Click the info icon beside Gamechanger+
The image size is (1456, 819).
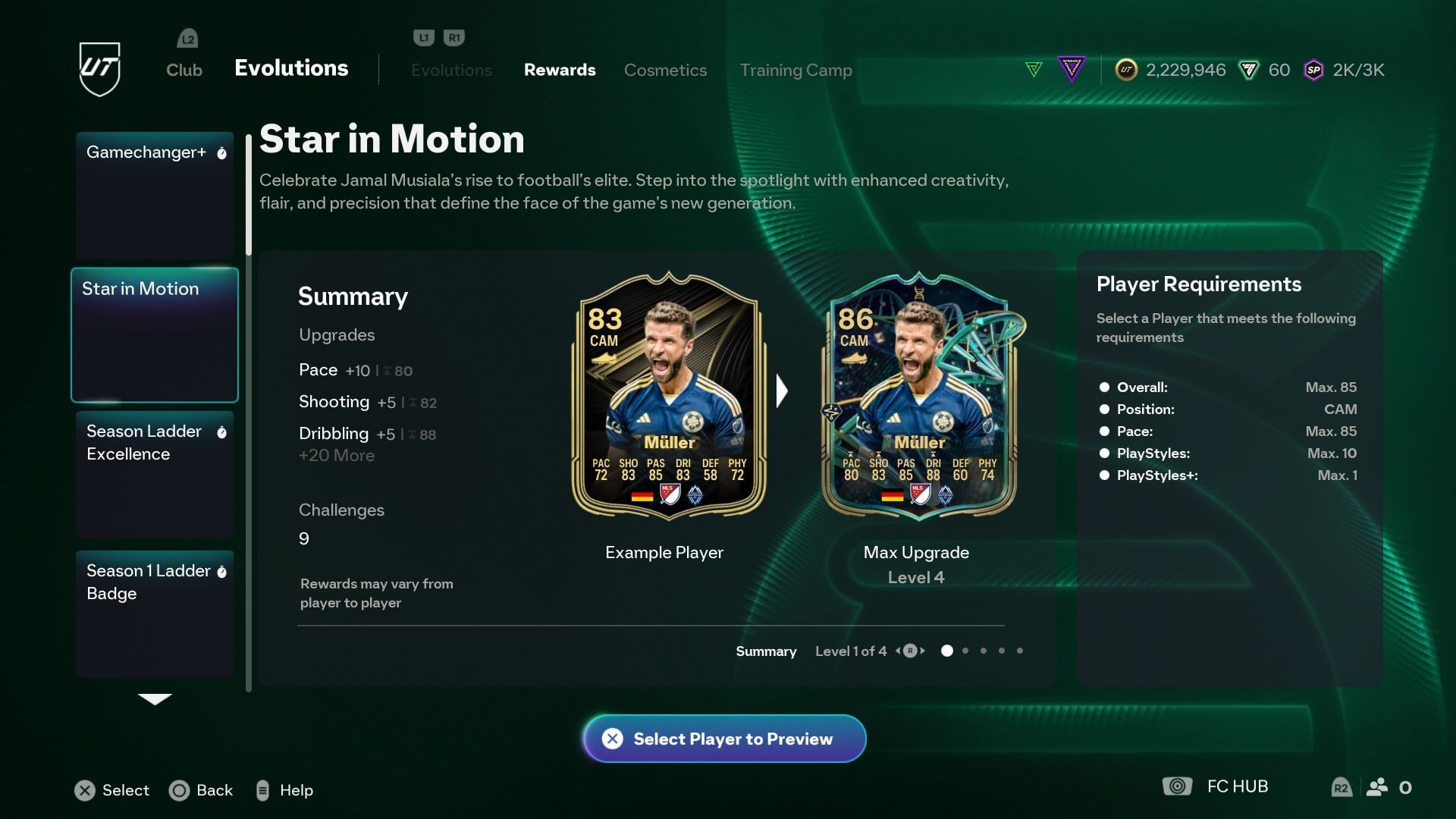[x=222, y=152]
